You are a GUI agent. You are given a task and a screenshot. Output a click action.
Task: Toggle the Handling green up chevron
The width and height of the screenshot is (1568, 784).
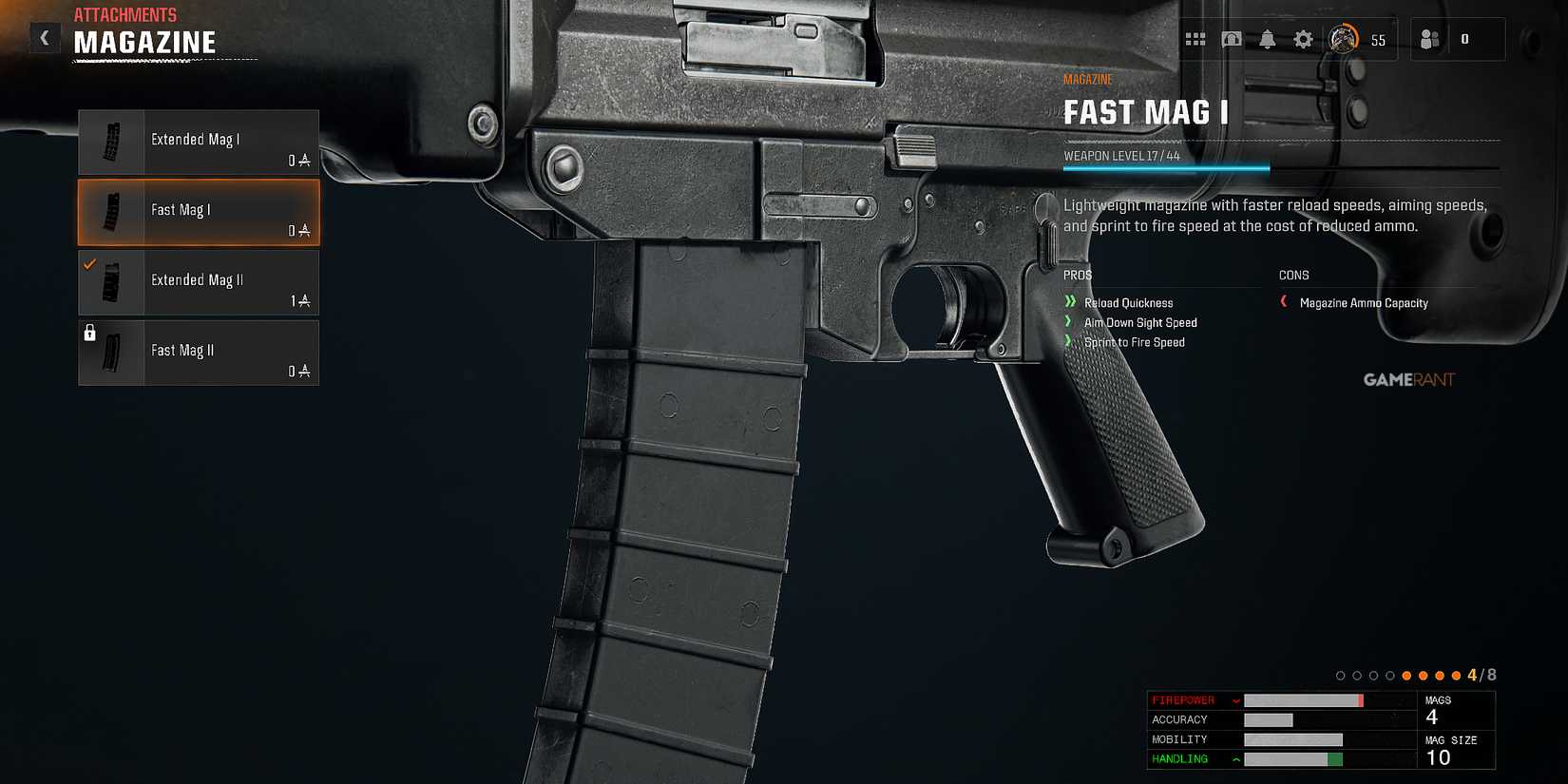point(1234,758)
